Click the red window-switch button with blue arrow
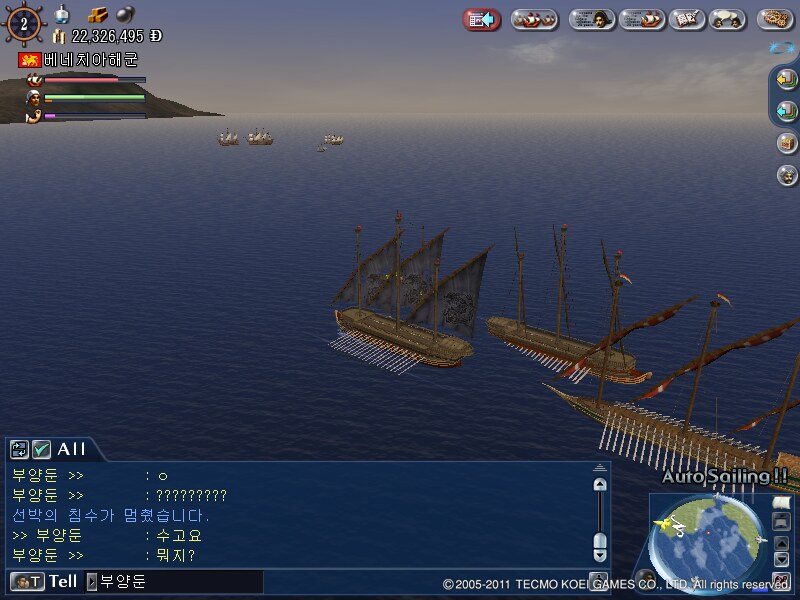Screen dimensions: 800x600 point(482,19)
